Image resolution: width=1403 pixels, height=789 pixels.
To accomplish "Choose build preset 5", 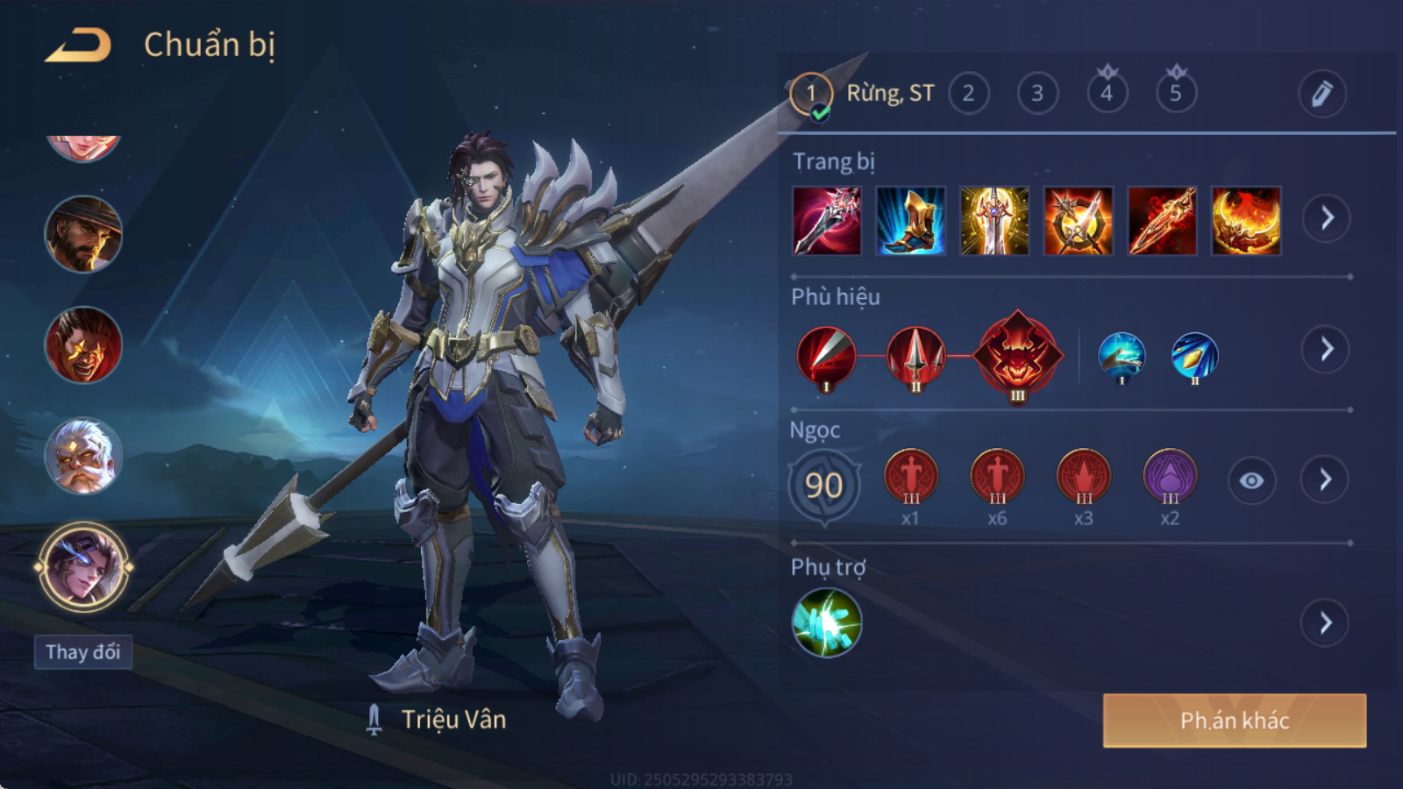I will [1175, 94].
